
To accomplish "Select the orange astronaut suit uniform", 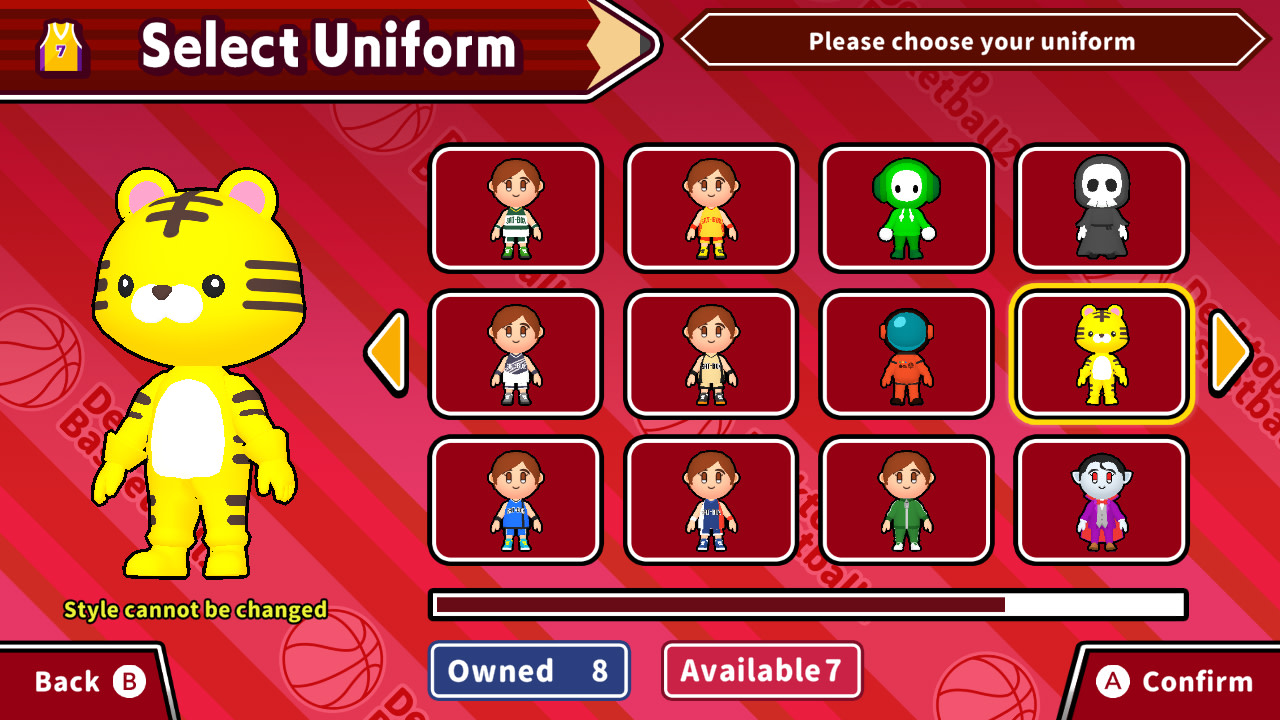I will point(905,355).
